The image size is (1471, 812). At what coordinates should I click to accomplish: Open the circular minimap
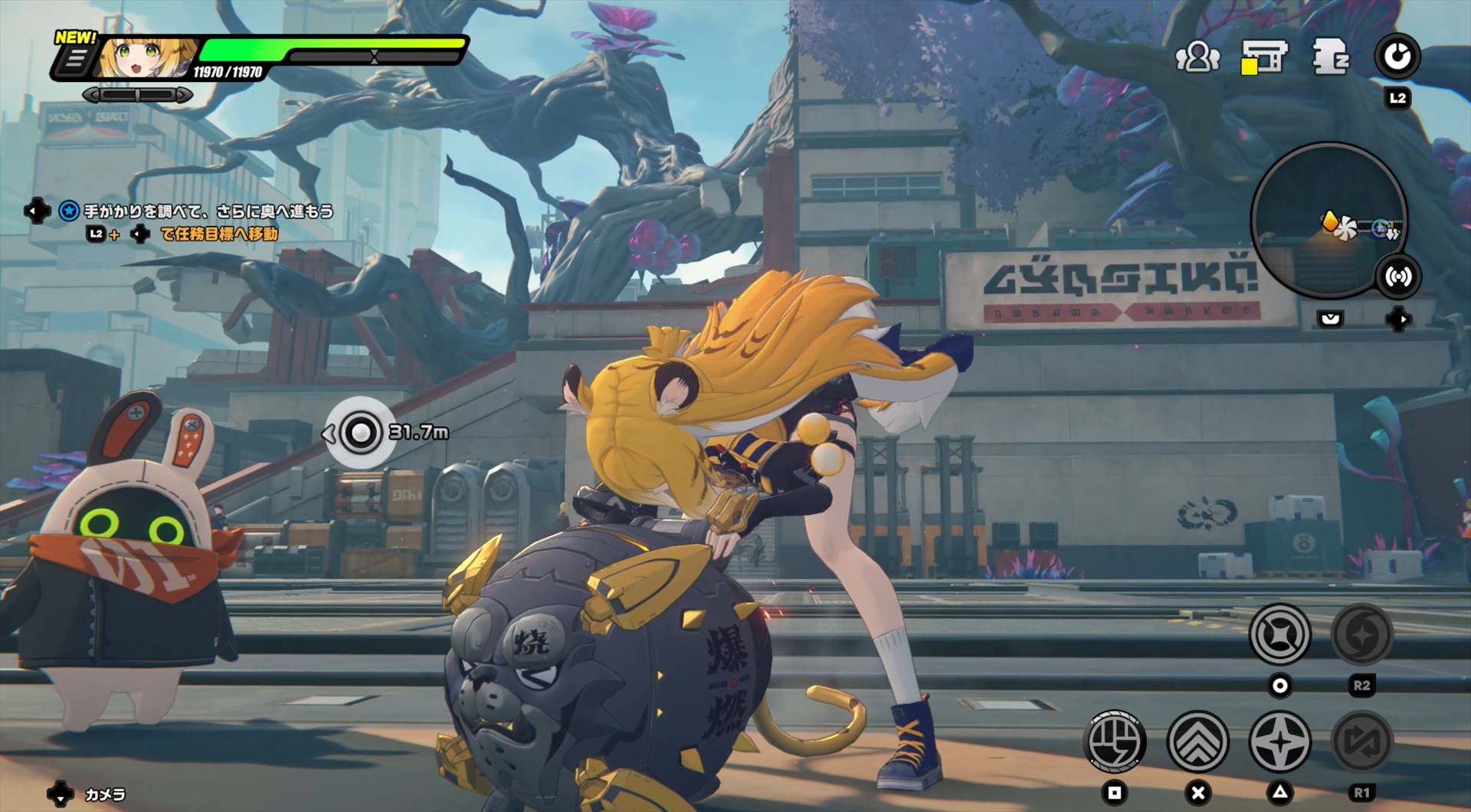pyautogui.click(x=1328, y=220)
